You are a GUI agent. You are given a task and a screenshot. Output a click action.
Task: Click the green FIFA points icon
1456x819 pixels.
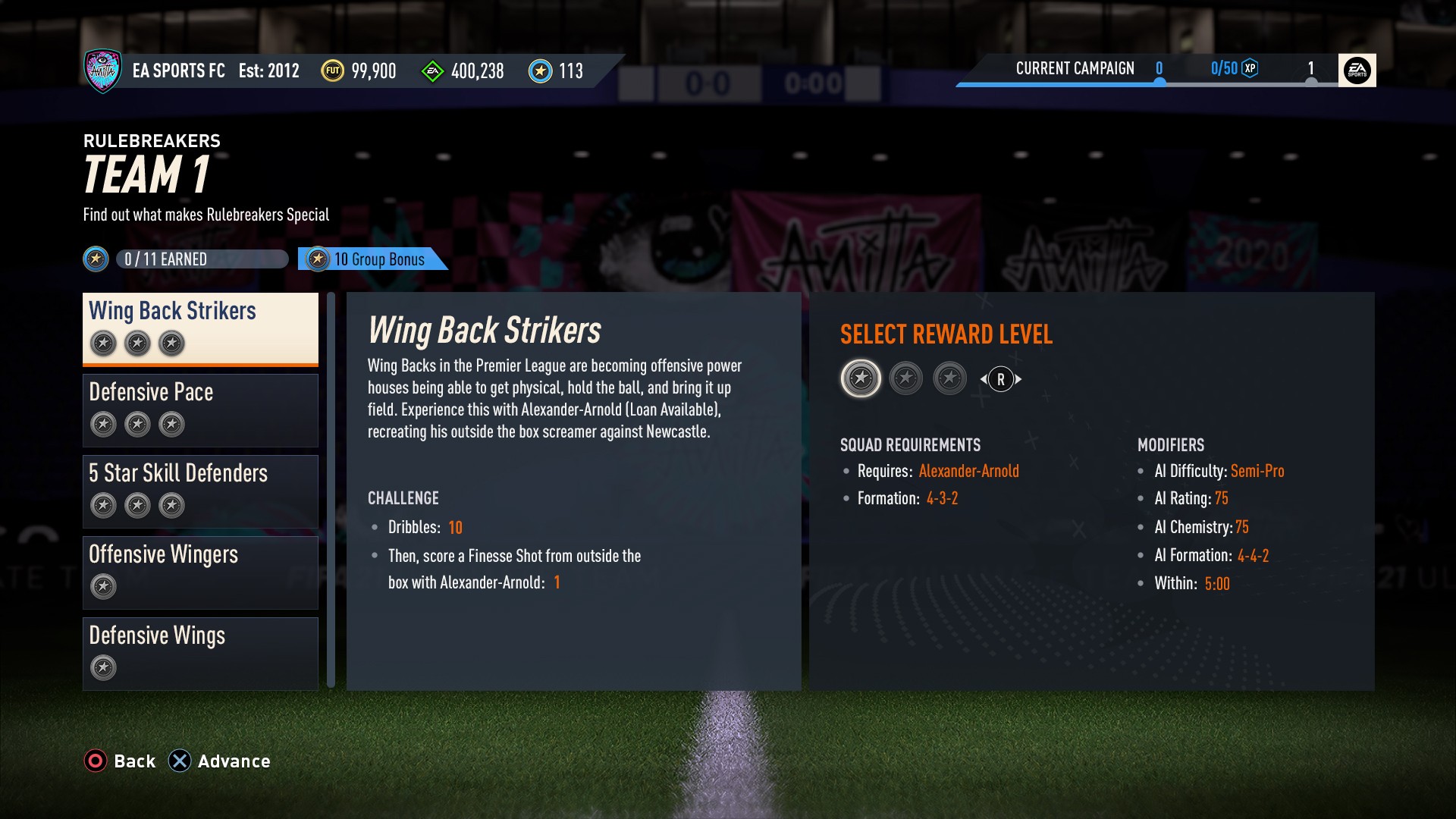point(432,72)
